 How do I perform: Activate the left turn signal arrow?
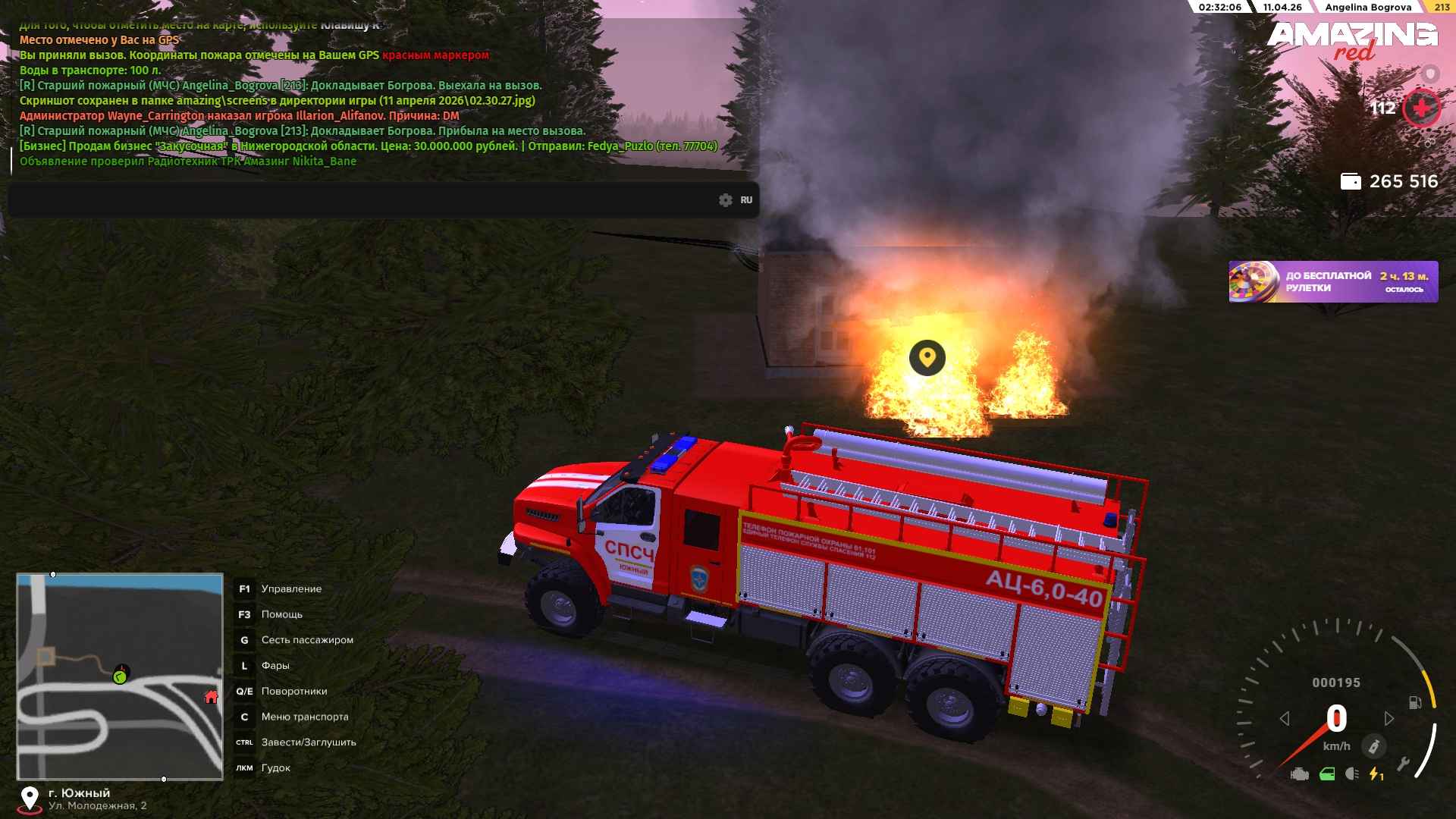(x=1285, y=718)
